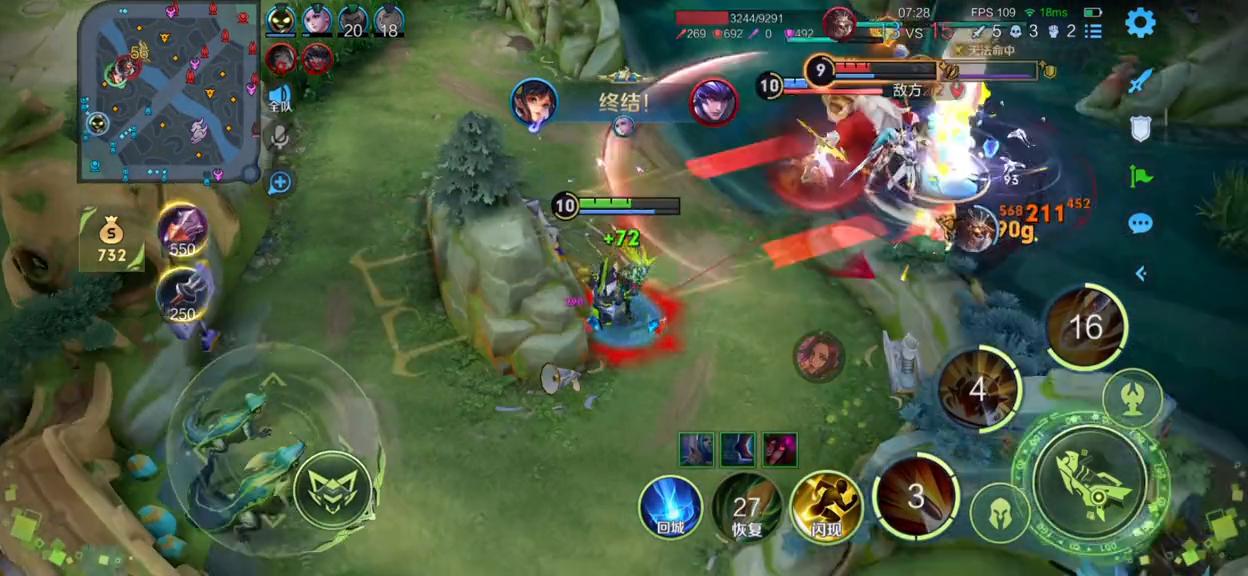Screen dimensions: 1248x576
Task: Use the 恢复 heal summoner spell
Action: pyautogui.click(x=746, y=507)
